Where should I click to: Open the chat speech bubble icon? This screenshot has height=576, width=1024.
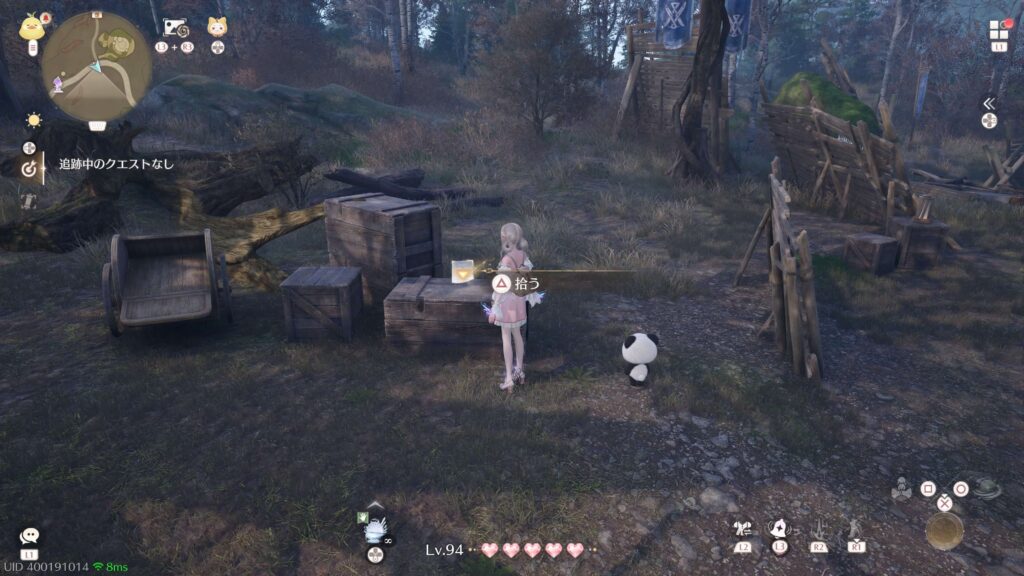pyautogui.click(x=29, y=537)
